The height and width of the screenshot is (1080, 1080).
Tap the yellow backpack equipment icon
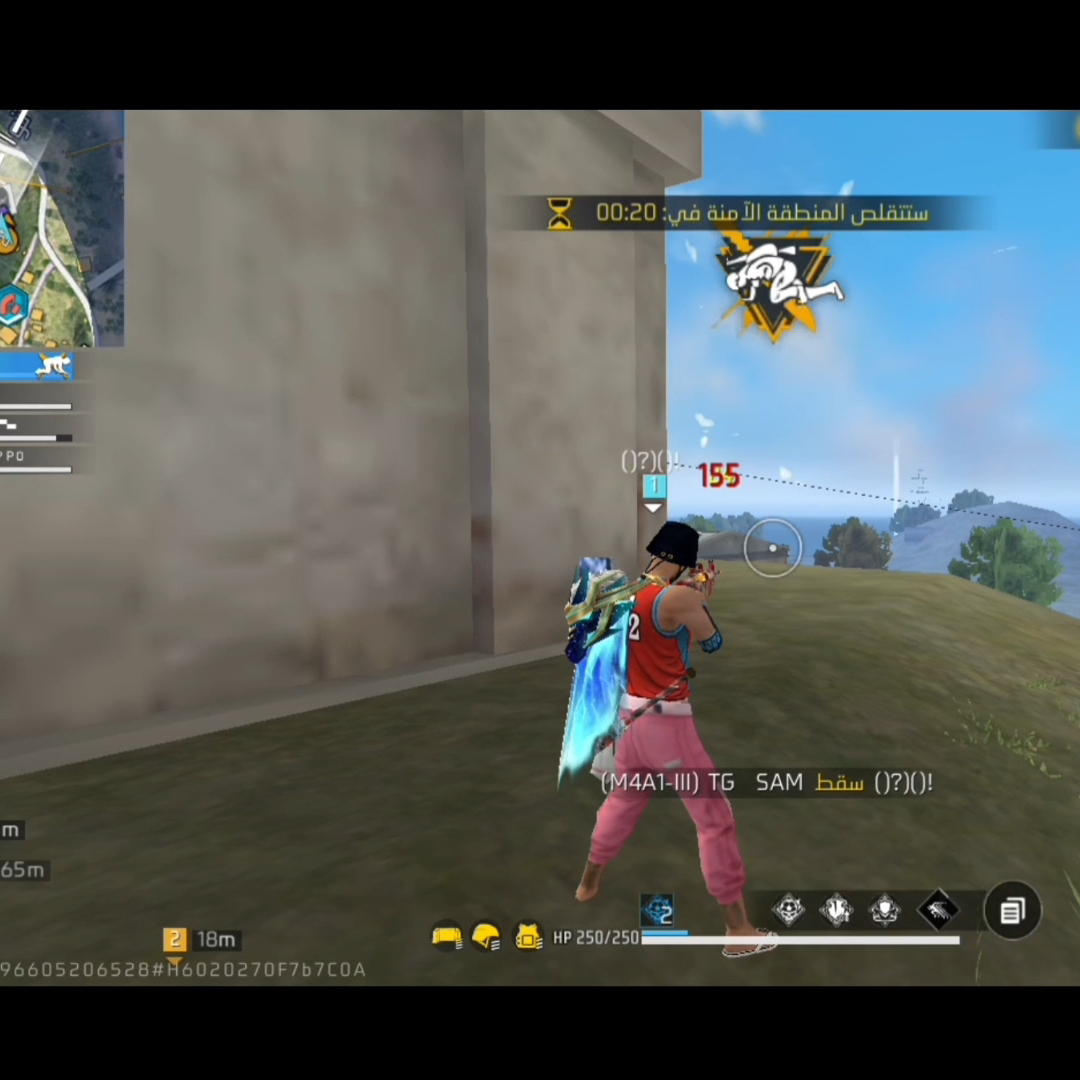pos(527,937)
